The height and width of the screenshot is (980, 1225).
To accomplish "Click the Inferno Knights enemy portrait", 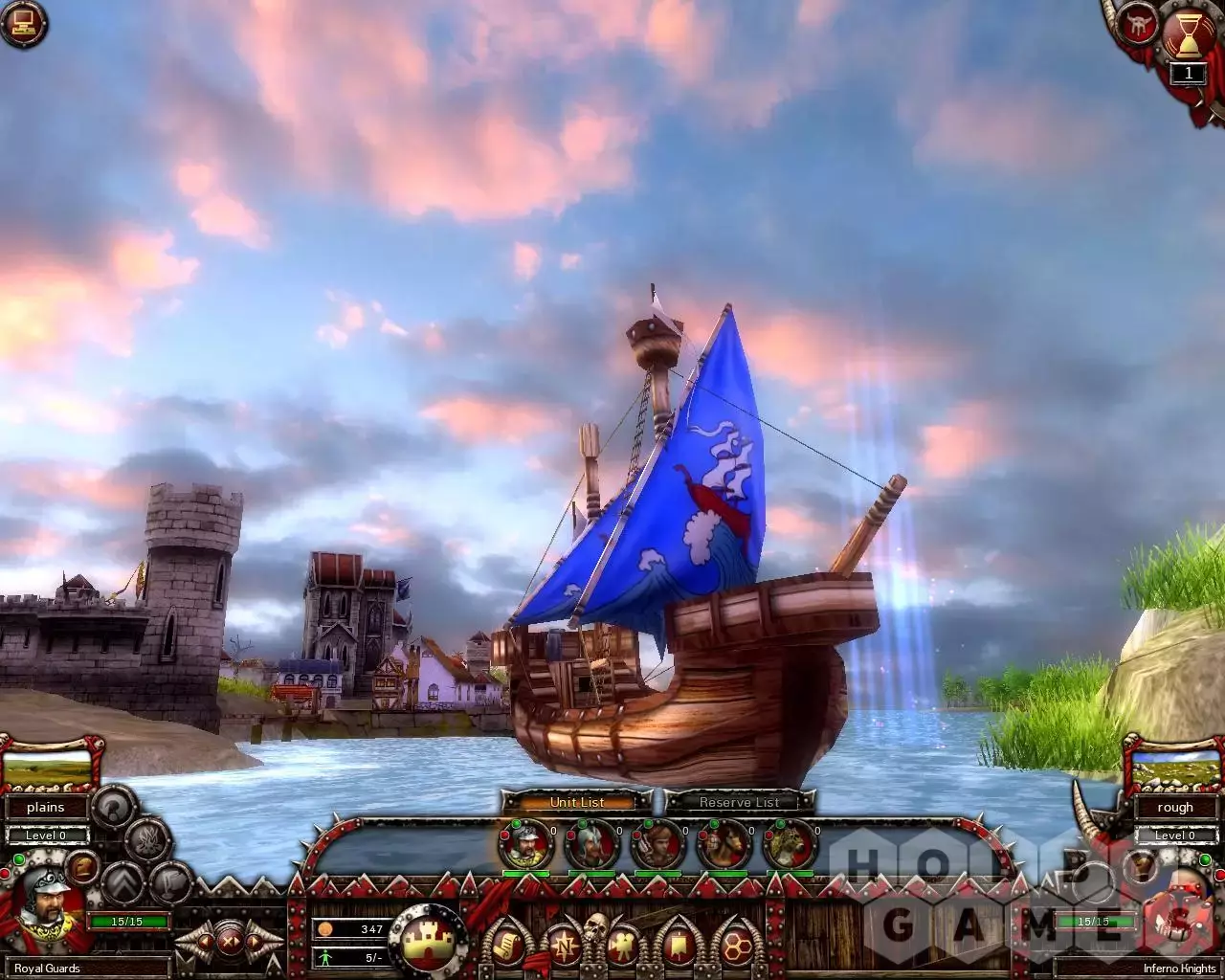I will (1177, 914).
